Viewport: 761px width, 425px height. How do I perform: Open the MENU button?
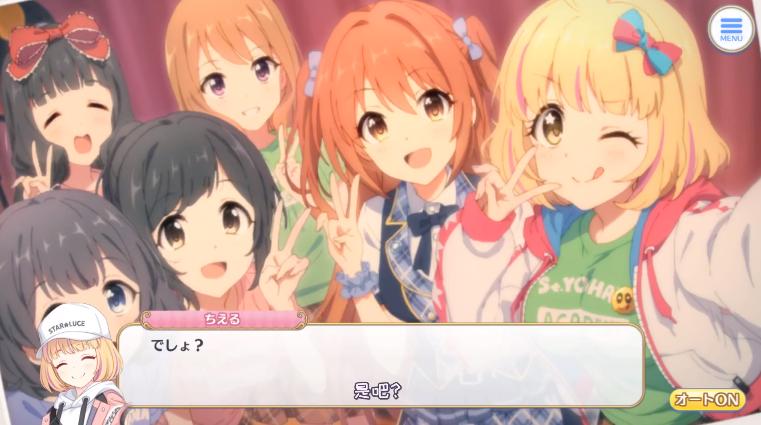pyautogui.click(x=730, y=29)
